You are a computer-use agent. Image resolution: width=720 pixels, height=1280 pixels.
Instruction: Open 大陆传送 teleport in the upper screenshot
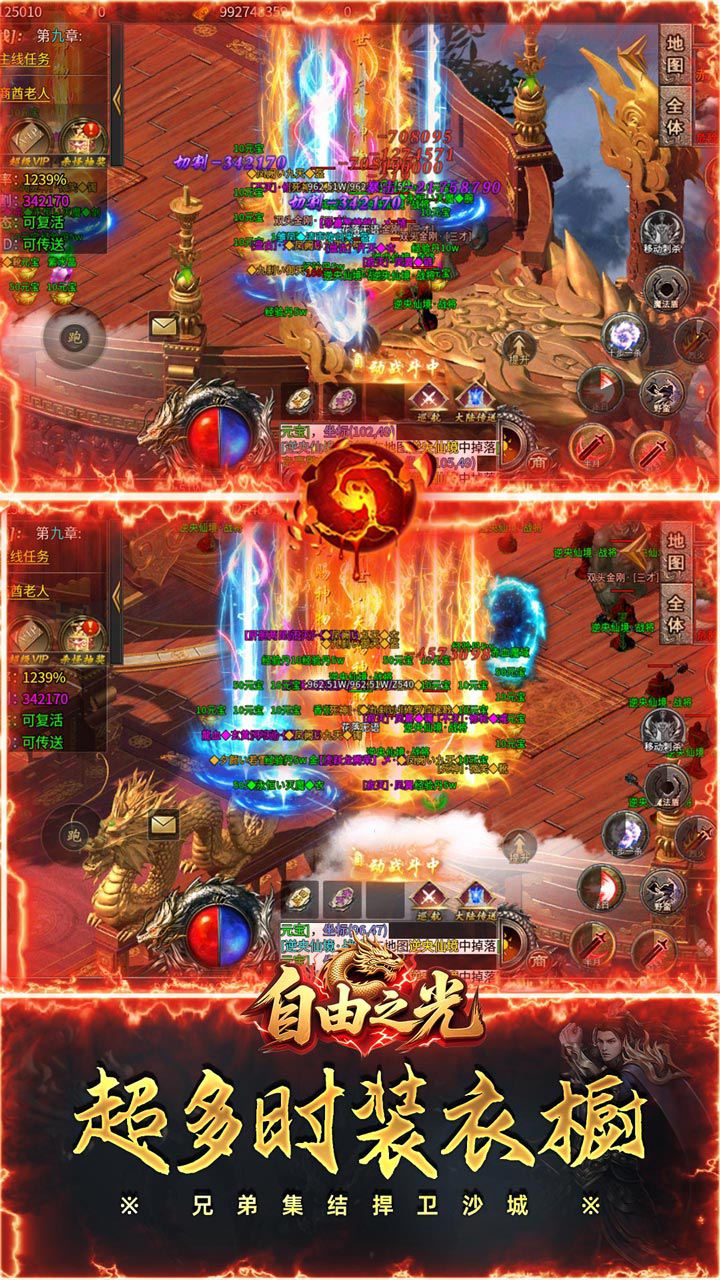click(x=471, y=400)
